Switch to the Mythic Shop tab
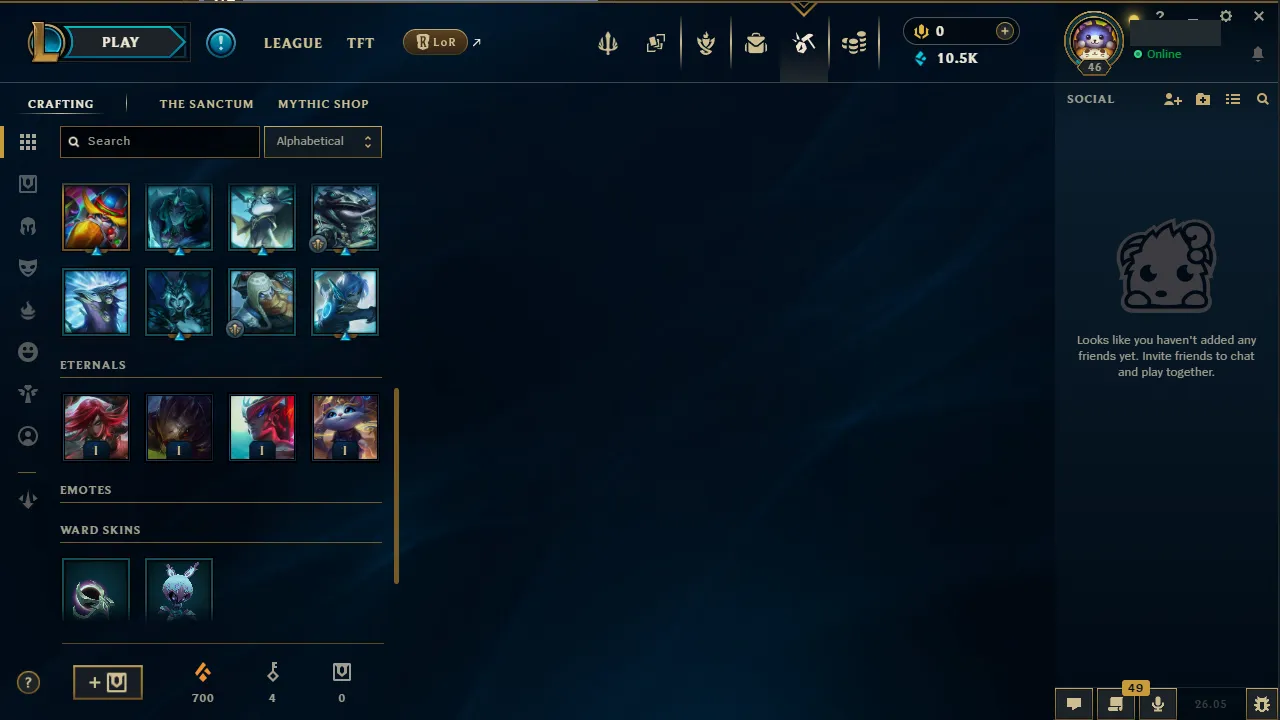 [323, 104]
